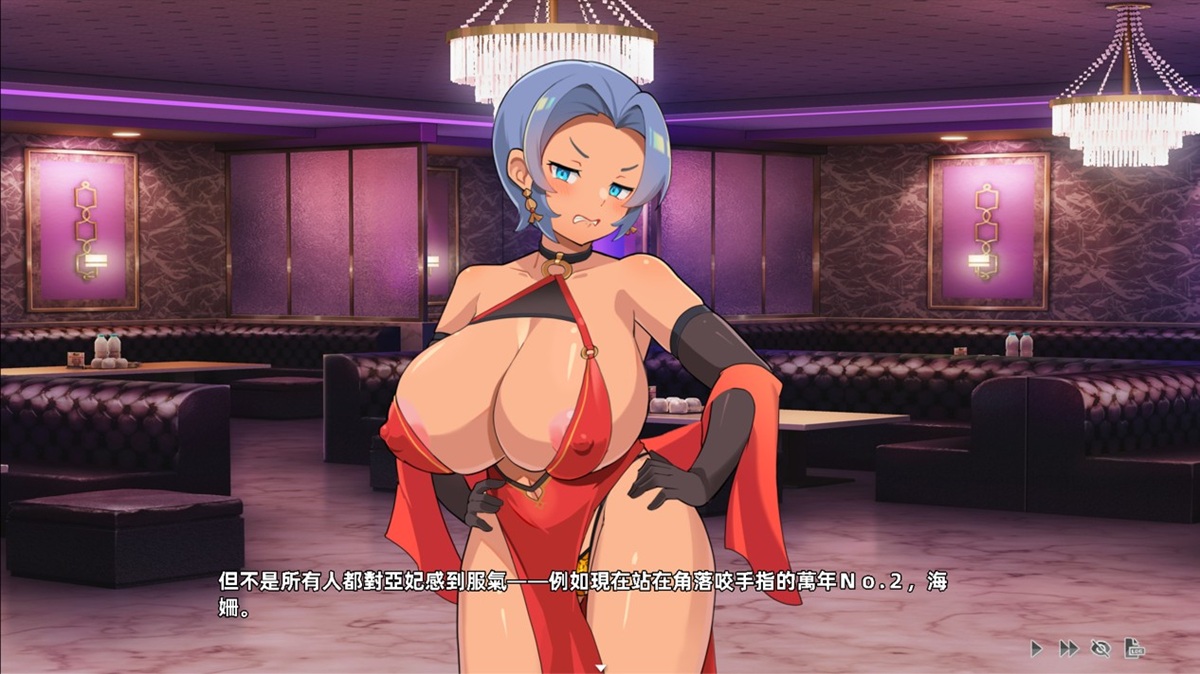This screenshot has width=1200, height=674.
Task: Activate the fast-forward skip button
Action: (x=1068, y=649)
